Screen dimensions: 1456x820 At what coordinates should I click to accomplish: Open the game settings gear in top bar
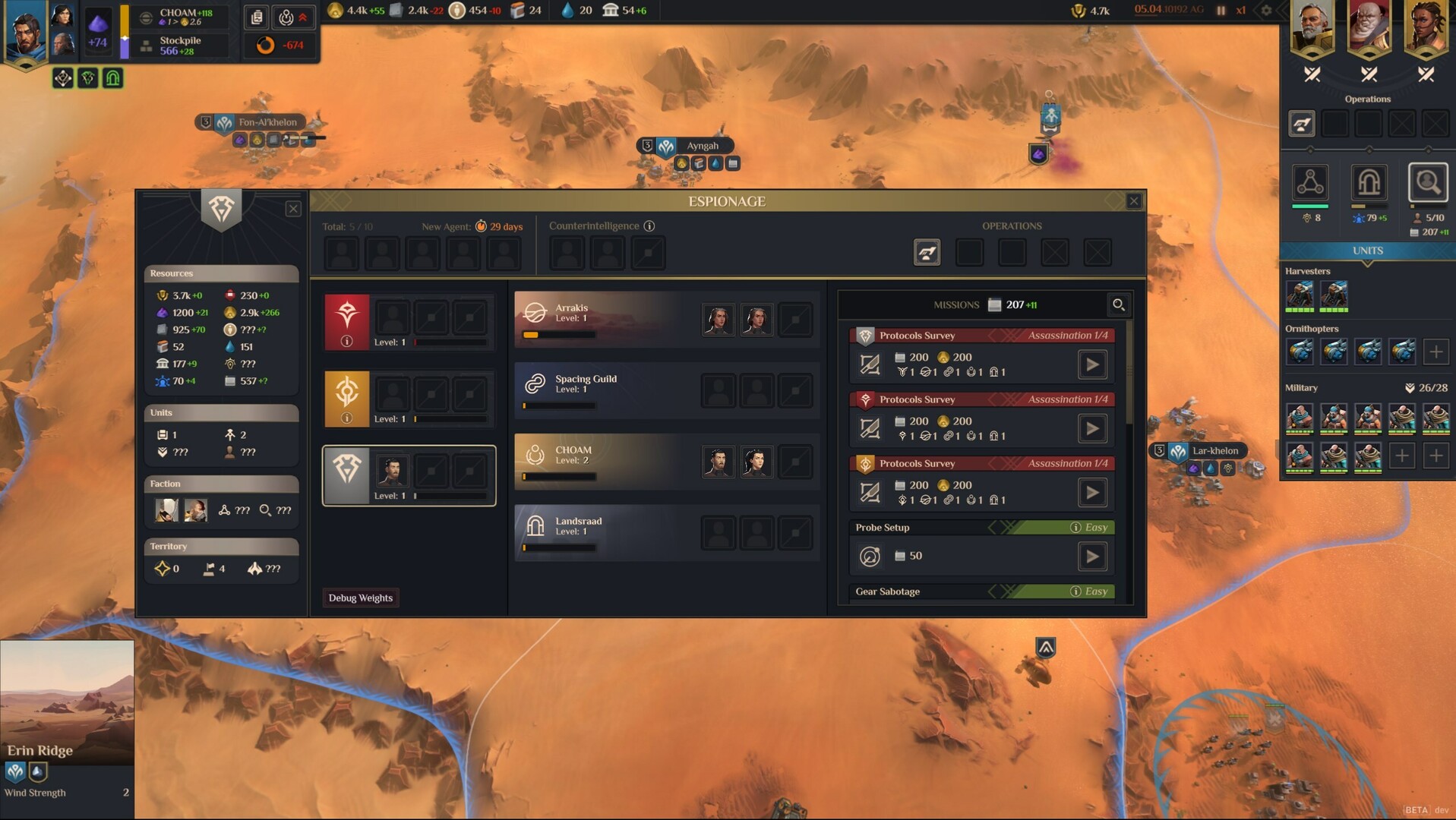tap(1266, 11)
